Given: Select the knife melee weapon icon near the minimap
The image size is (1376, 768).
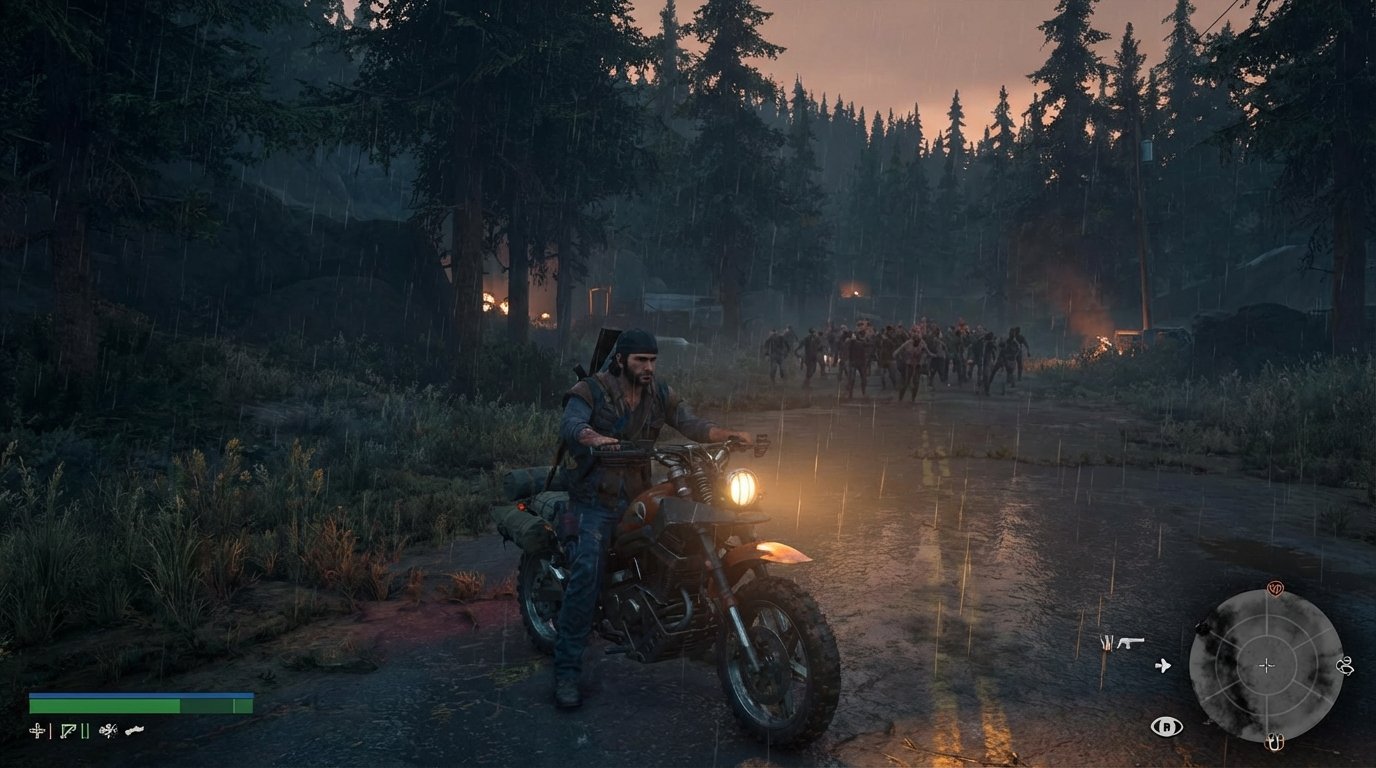Looking at the screenshot, I should pyautogui.click(x=1107, y=643).
